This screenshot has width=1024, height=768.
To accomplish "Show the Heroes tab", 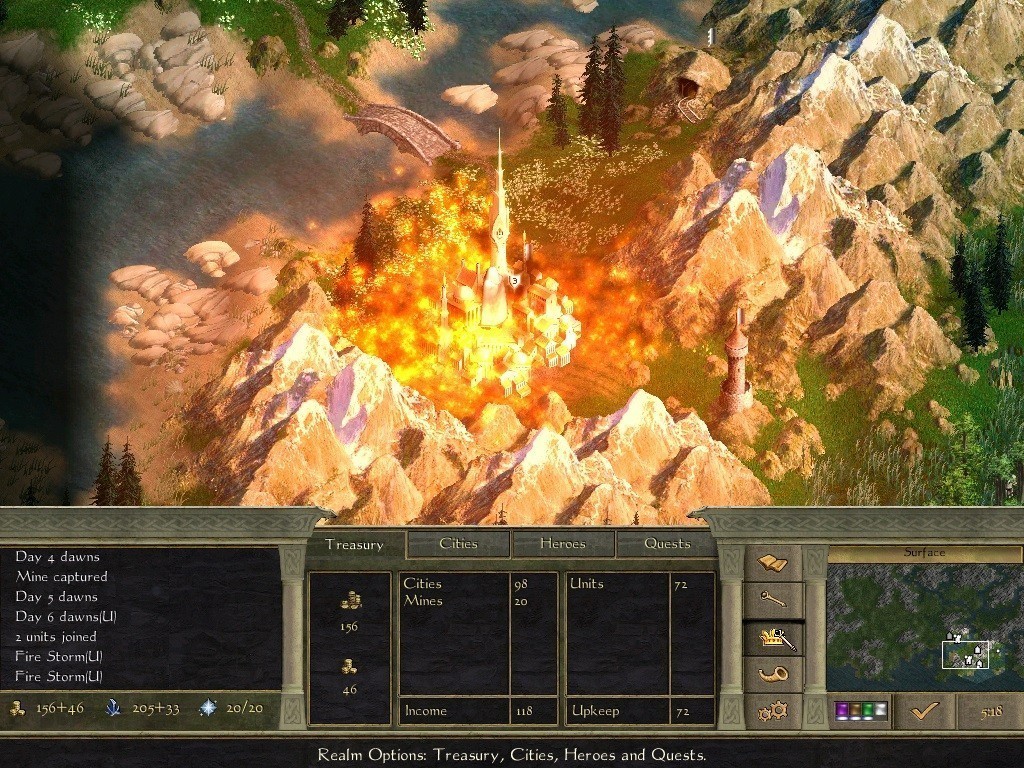I will point(563,544).
